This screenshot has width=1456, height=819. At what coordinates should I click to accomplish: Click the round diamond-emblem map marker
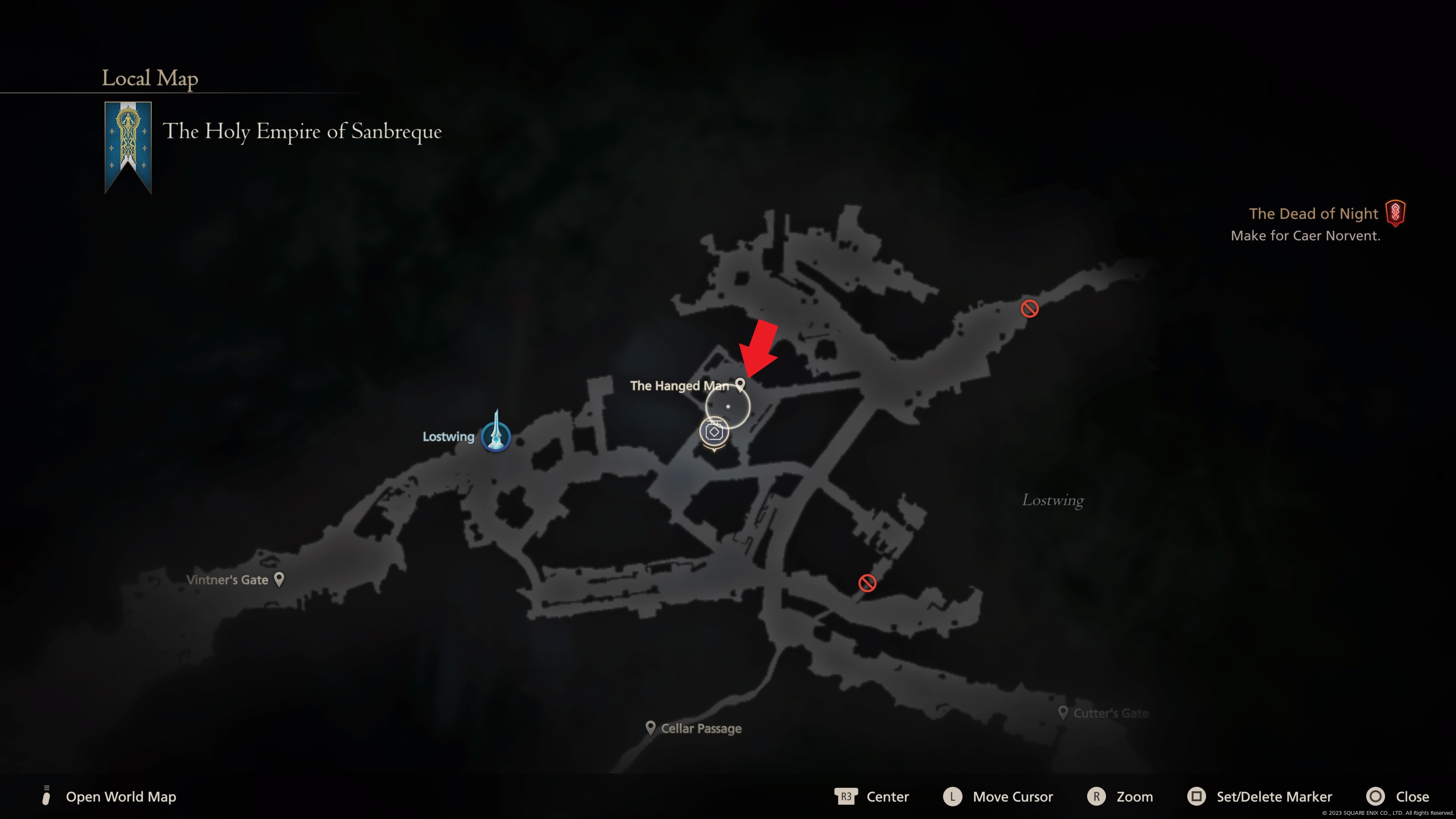[714, 432]
